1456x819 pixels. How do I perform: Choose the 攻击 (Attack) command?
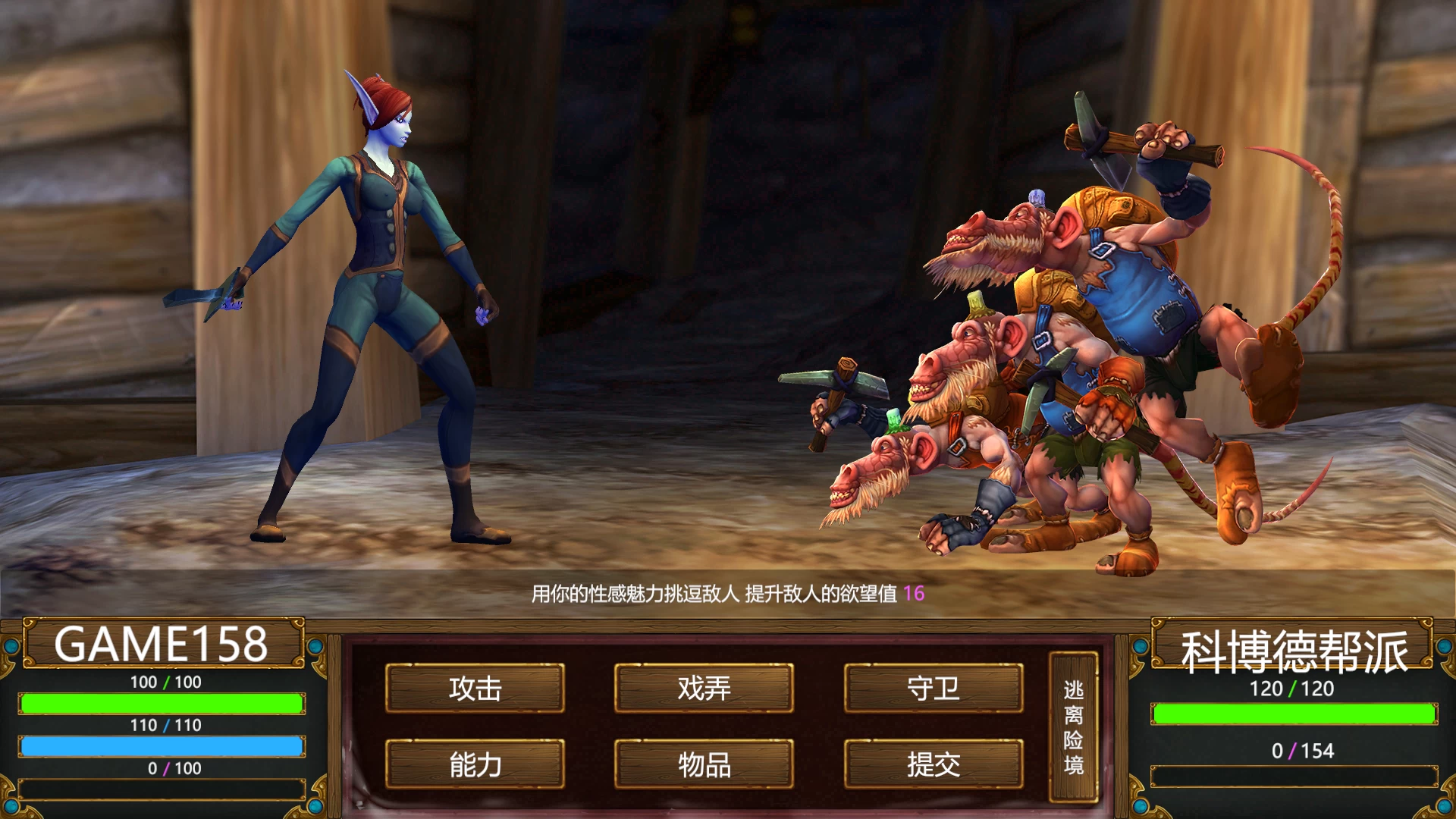click(x=475, y=688)
